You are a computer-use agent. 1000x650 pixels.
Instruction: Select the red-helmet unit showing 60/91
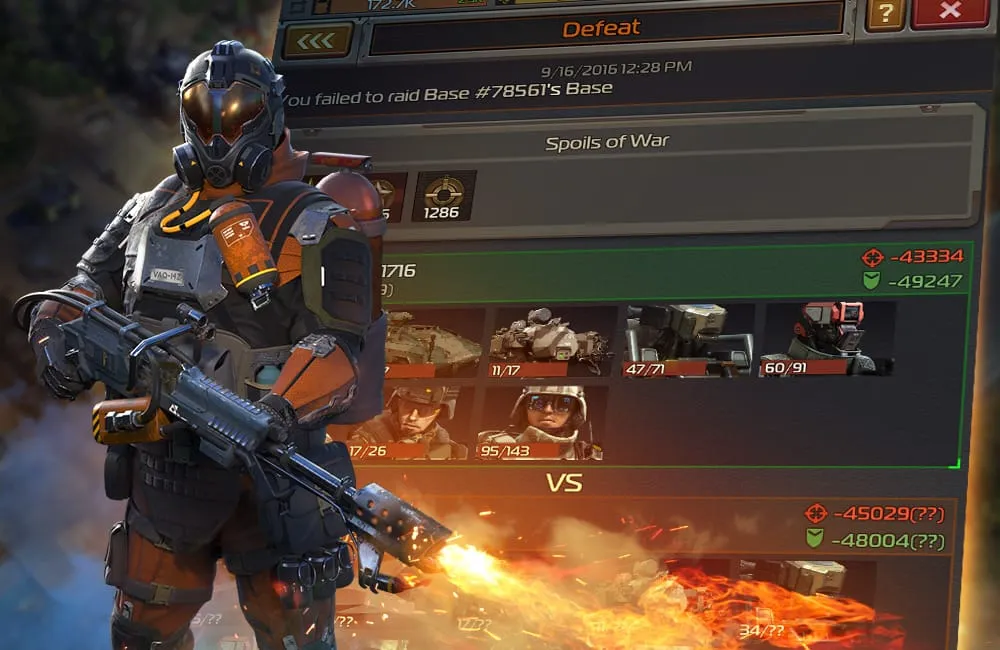[826, 339]
